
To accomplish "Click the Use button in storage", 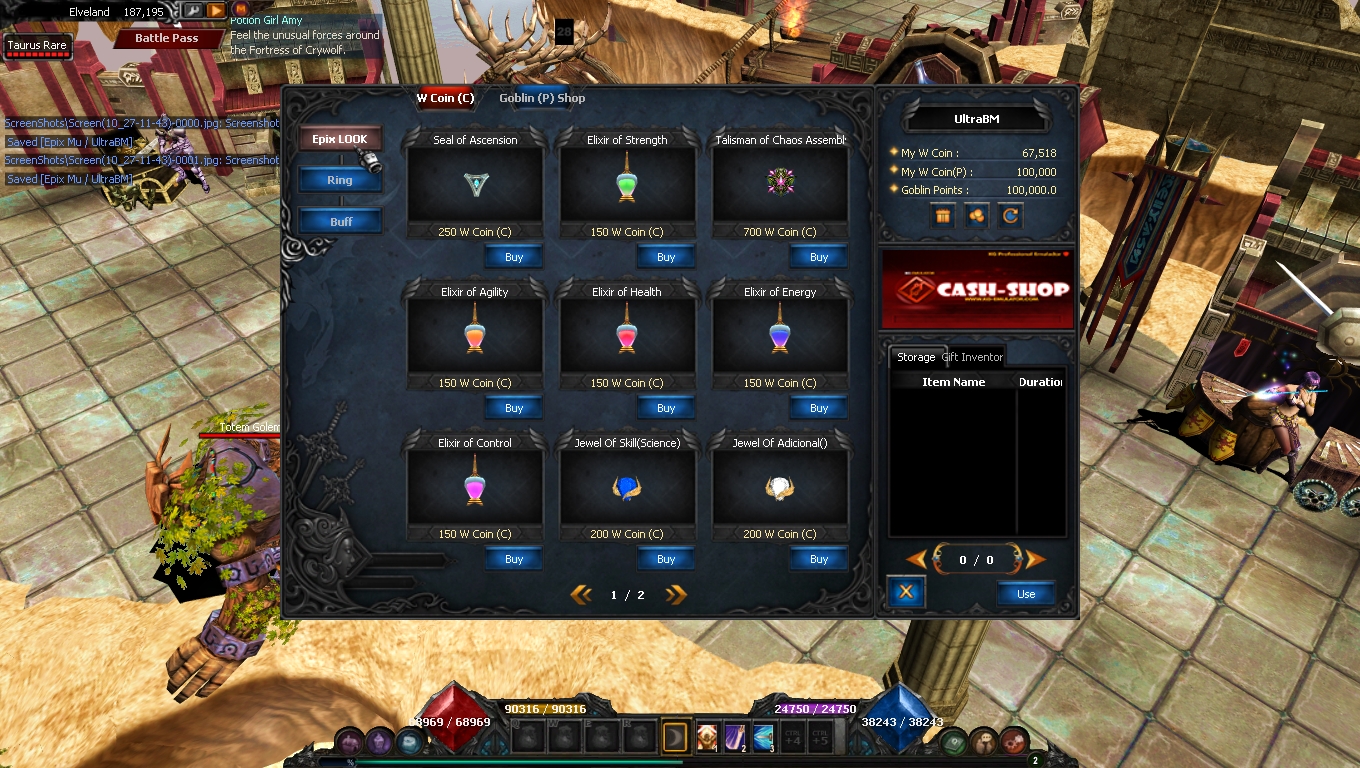I will click(1026, 594).
